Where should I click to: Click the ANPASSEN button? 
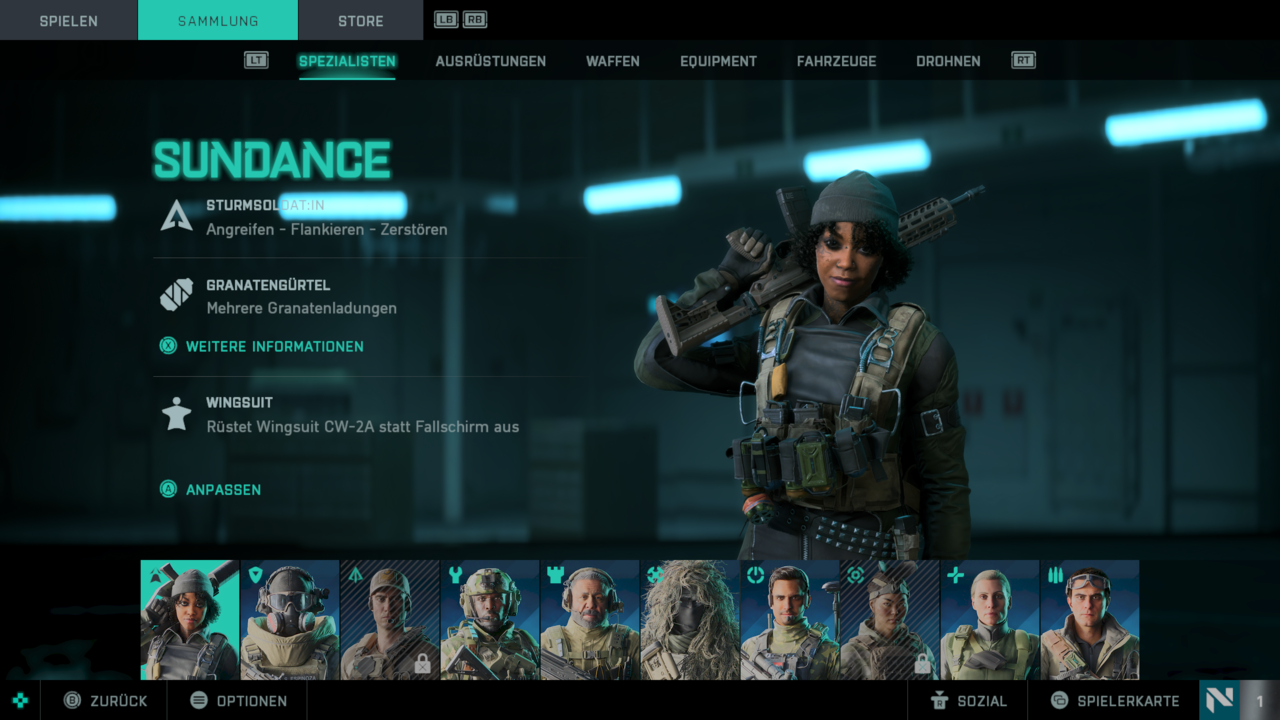pos(210,490)
